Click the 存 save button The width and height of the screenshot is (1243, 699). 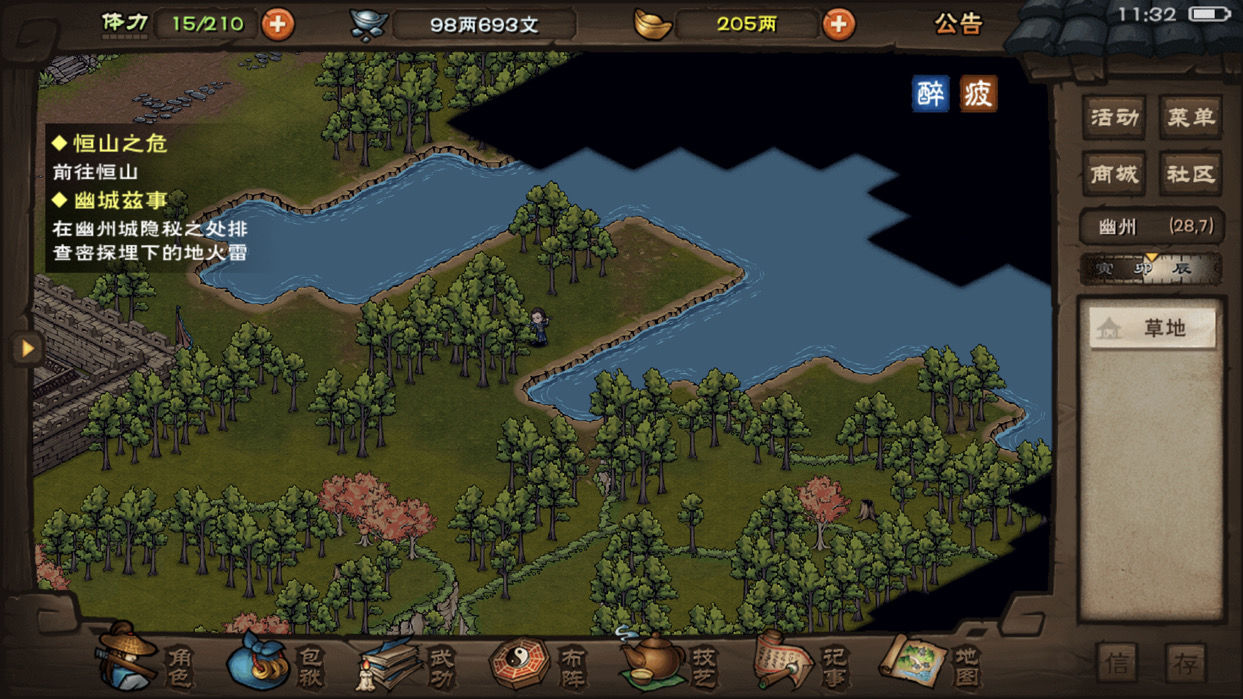click(x=1185, y=662)
